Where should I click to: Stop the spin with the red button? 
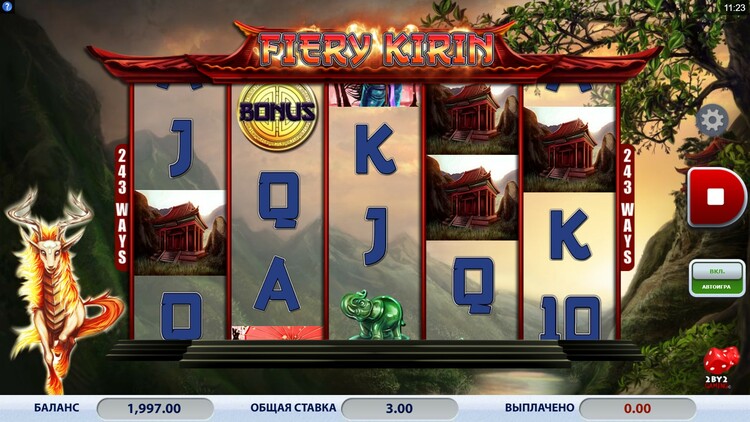[716, 197]
